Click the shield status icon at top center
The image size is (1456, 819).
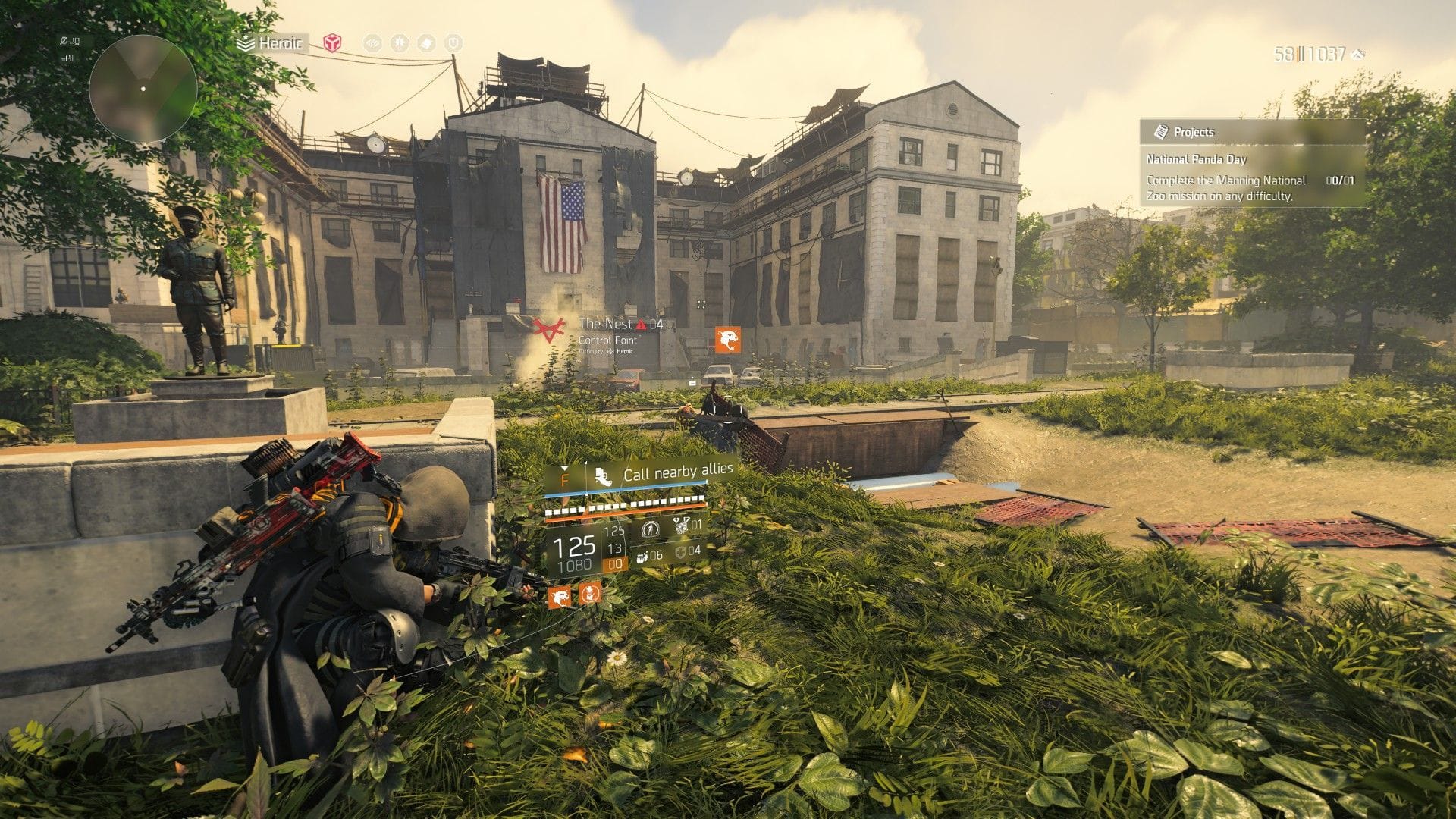point(427,42)
